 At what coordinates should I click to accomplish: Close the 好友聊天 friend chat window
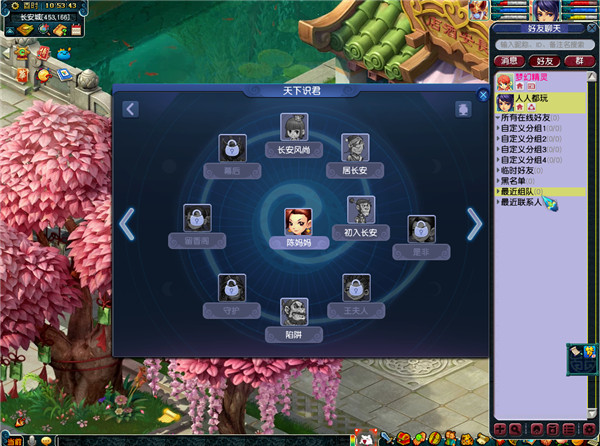pyautogui.click(x=590, y=29)
